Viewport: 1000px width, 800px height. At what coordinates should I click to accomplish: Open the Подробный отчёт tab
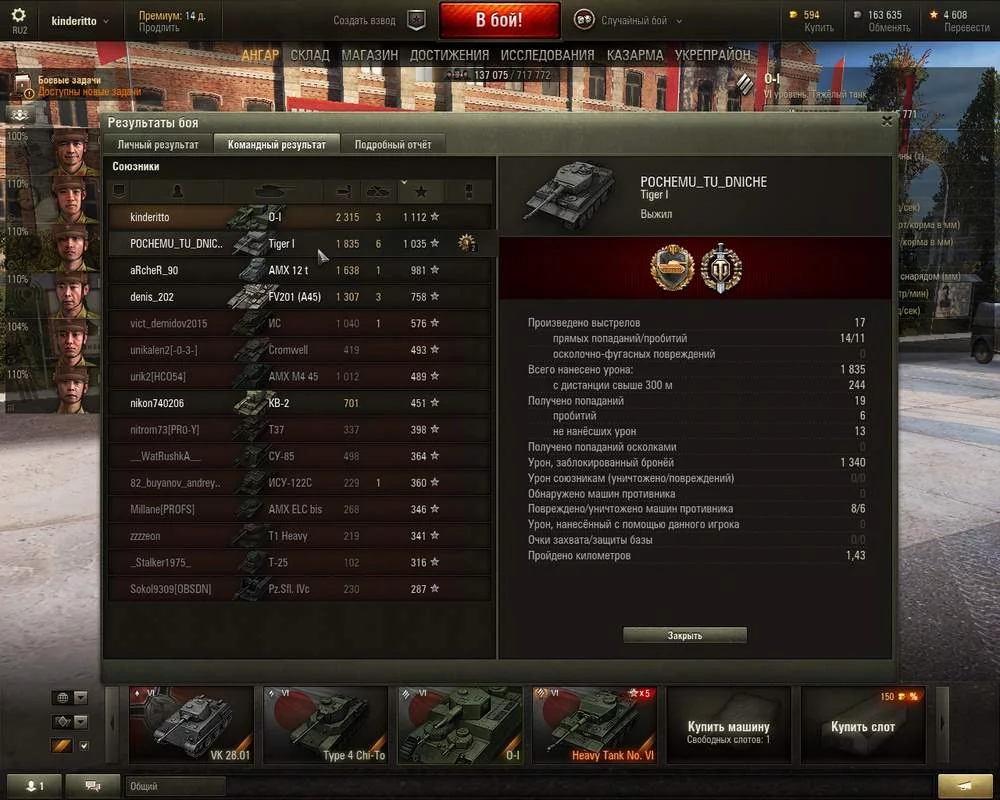pos(393,145)
